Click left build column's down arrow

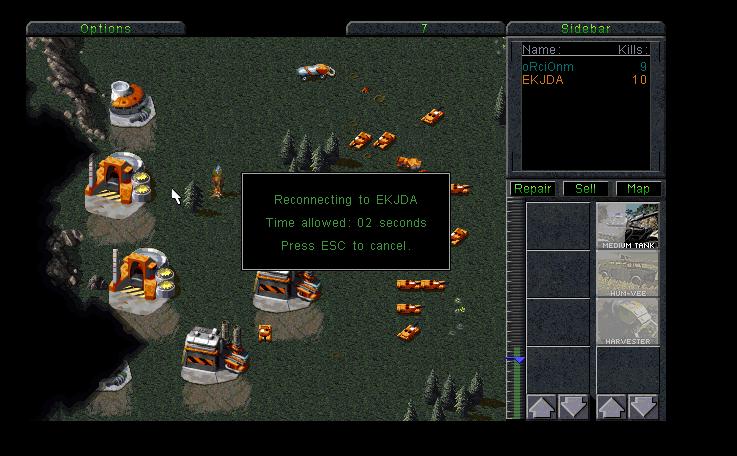(x=573, y=407)
